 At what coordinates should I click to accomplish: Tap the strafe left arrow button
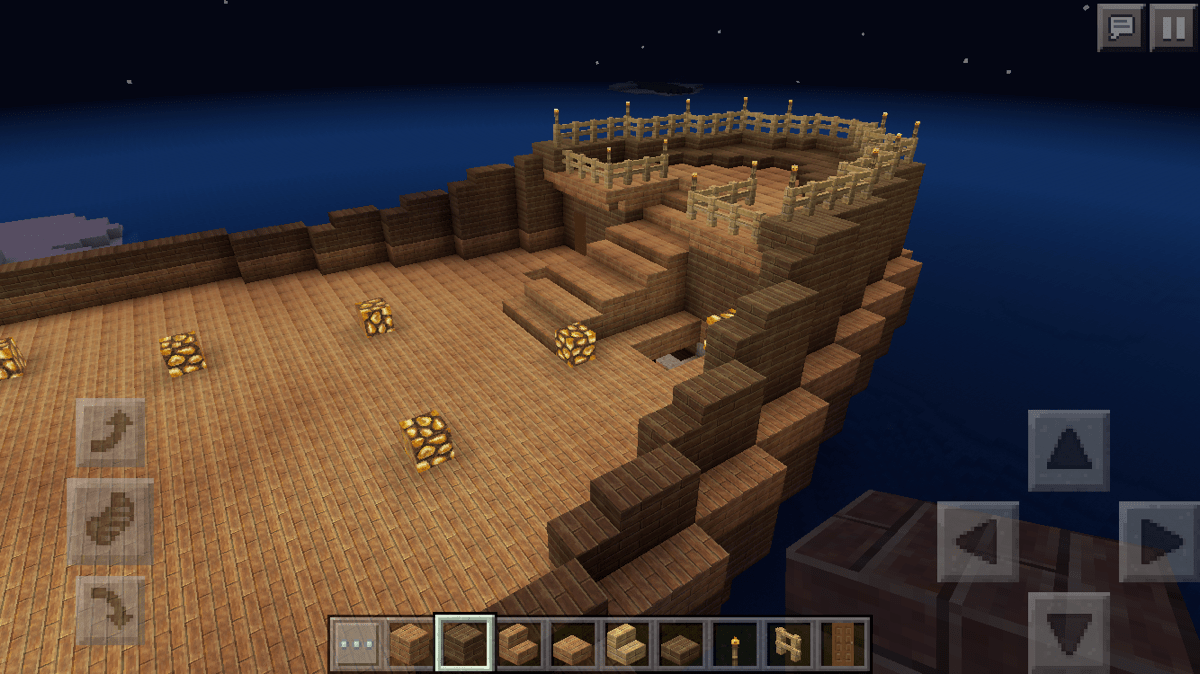click(977, 542)
